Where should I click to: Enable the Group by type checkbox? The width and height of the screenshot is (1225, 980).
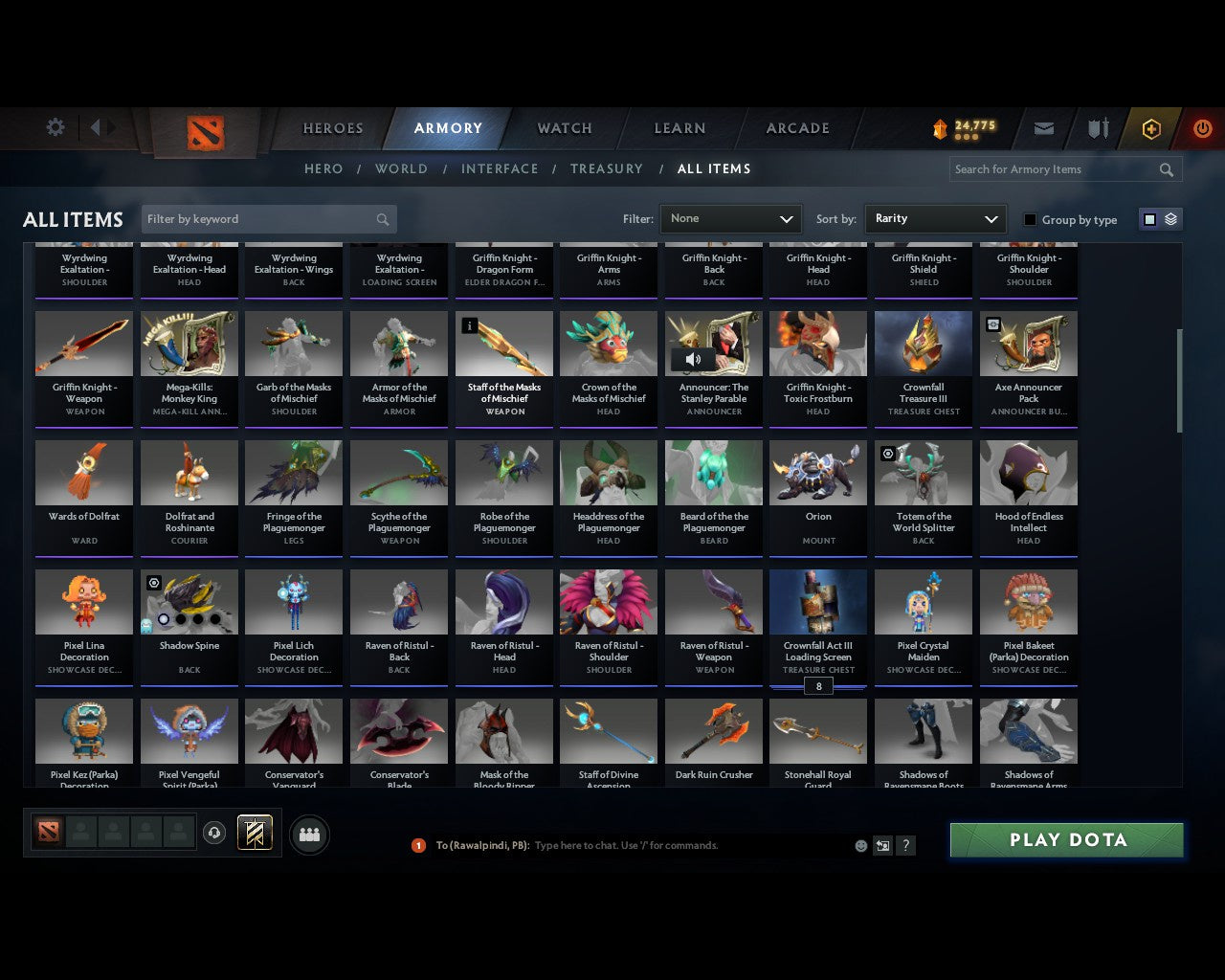[x=1030, y=219]
